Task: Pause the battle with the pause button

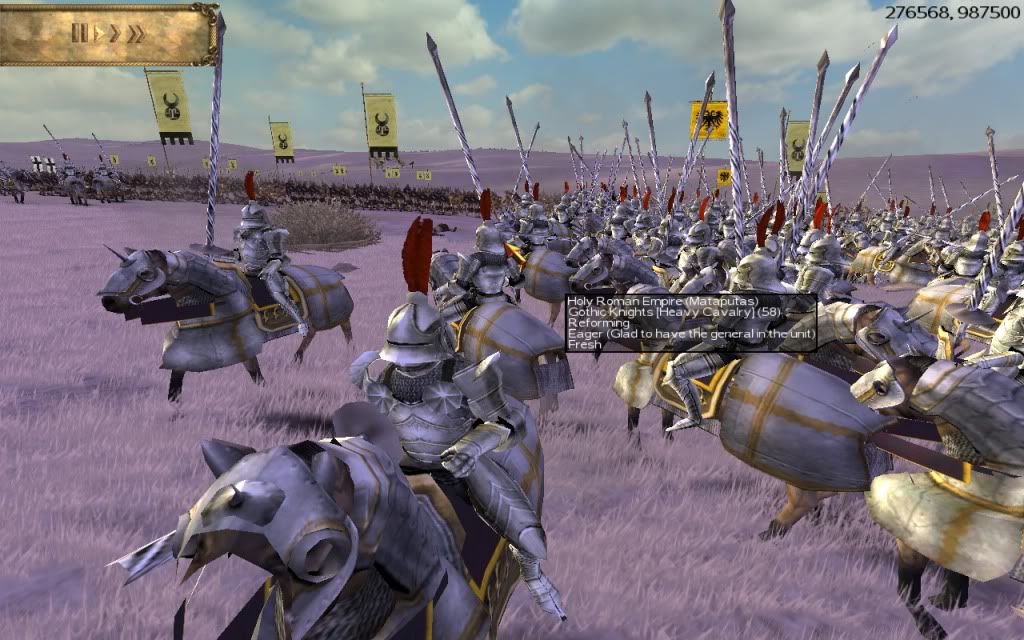Action: 79,33
